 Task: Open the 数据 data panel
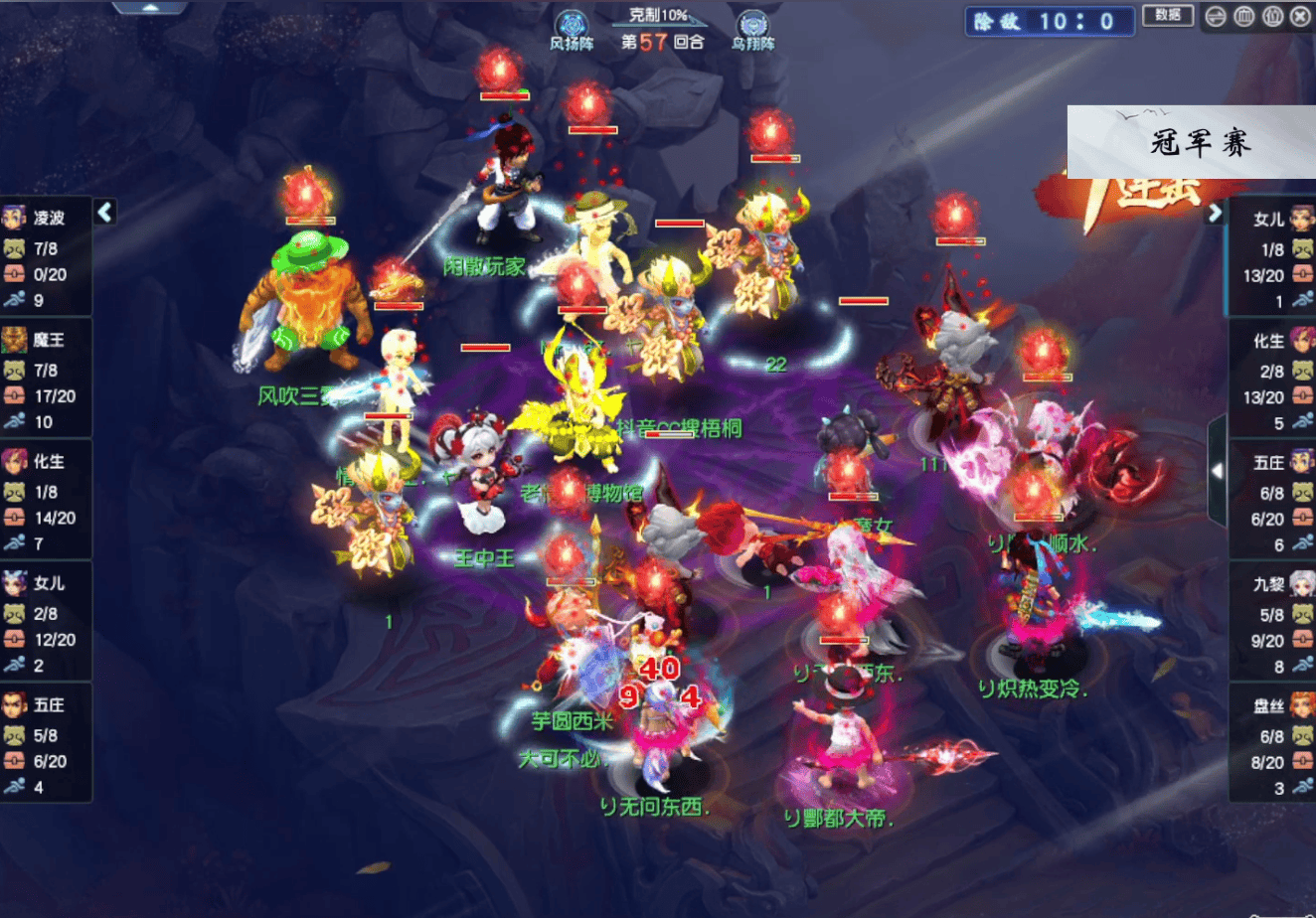(x=1168, y=15)
